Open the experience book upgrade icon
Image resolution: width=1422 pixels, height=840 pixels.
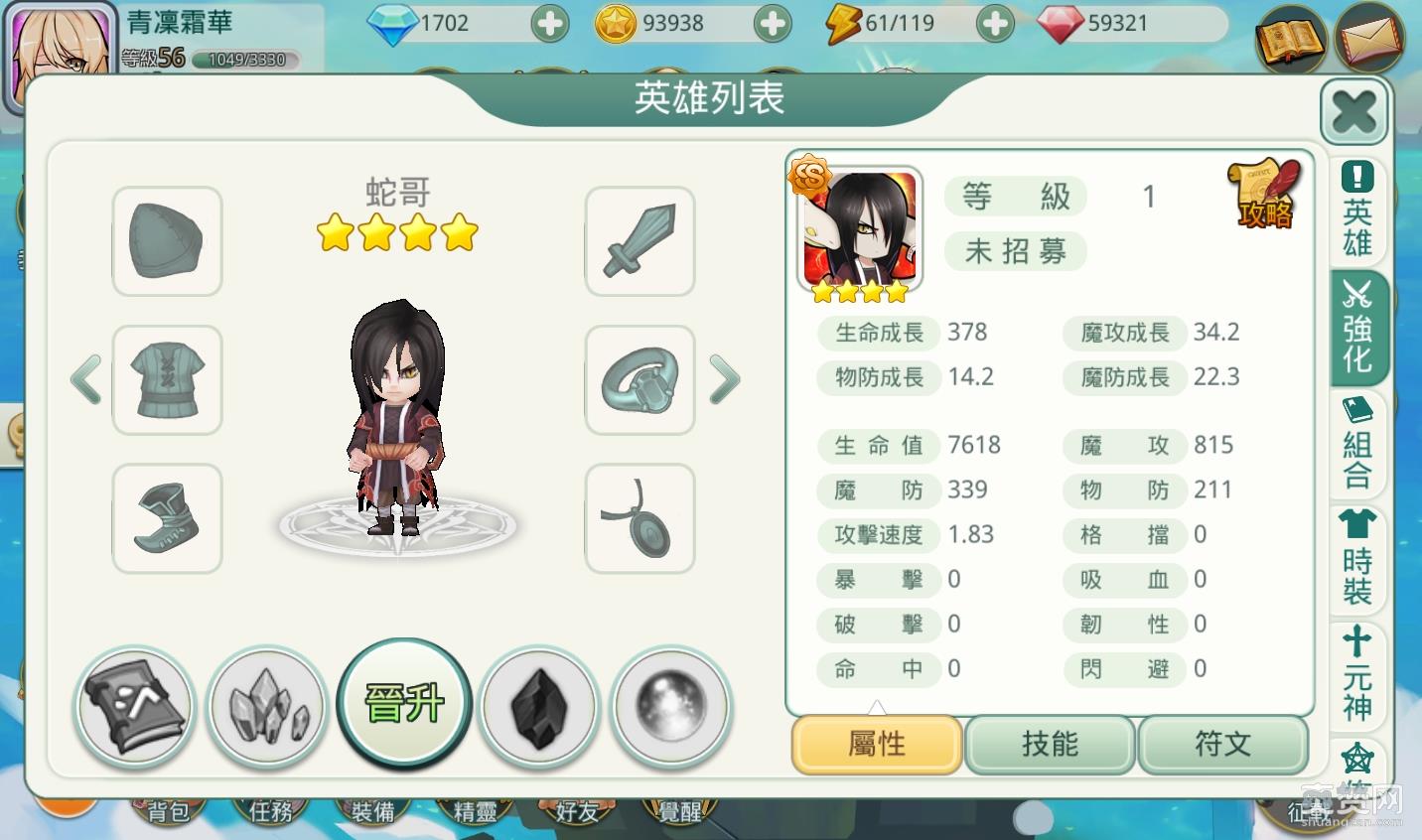[x=134, y=706]
